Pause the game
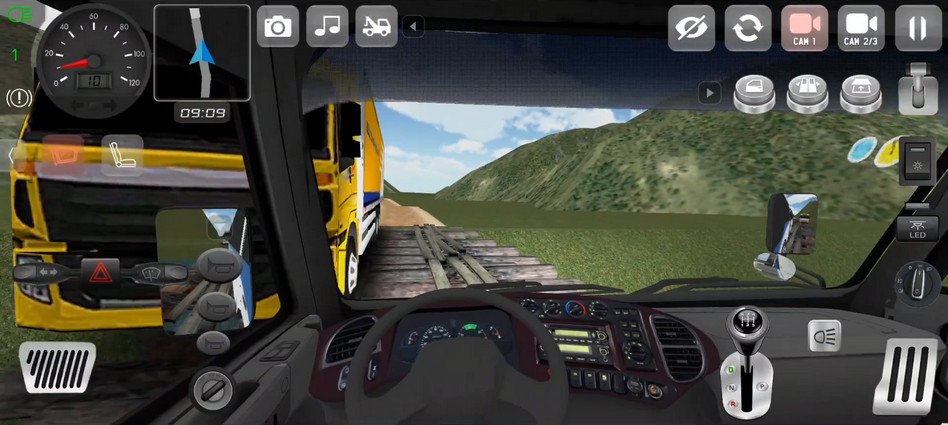 [918, 28]
